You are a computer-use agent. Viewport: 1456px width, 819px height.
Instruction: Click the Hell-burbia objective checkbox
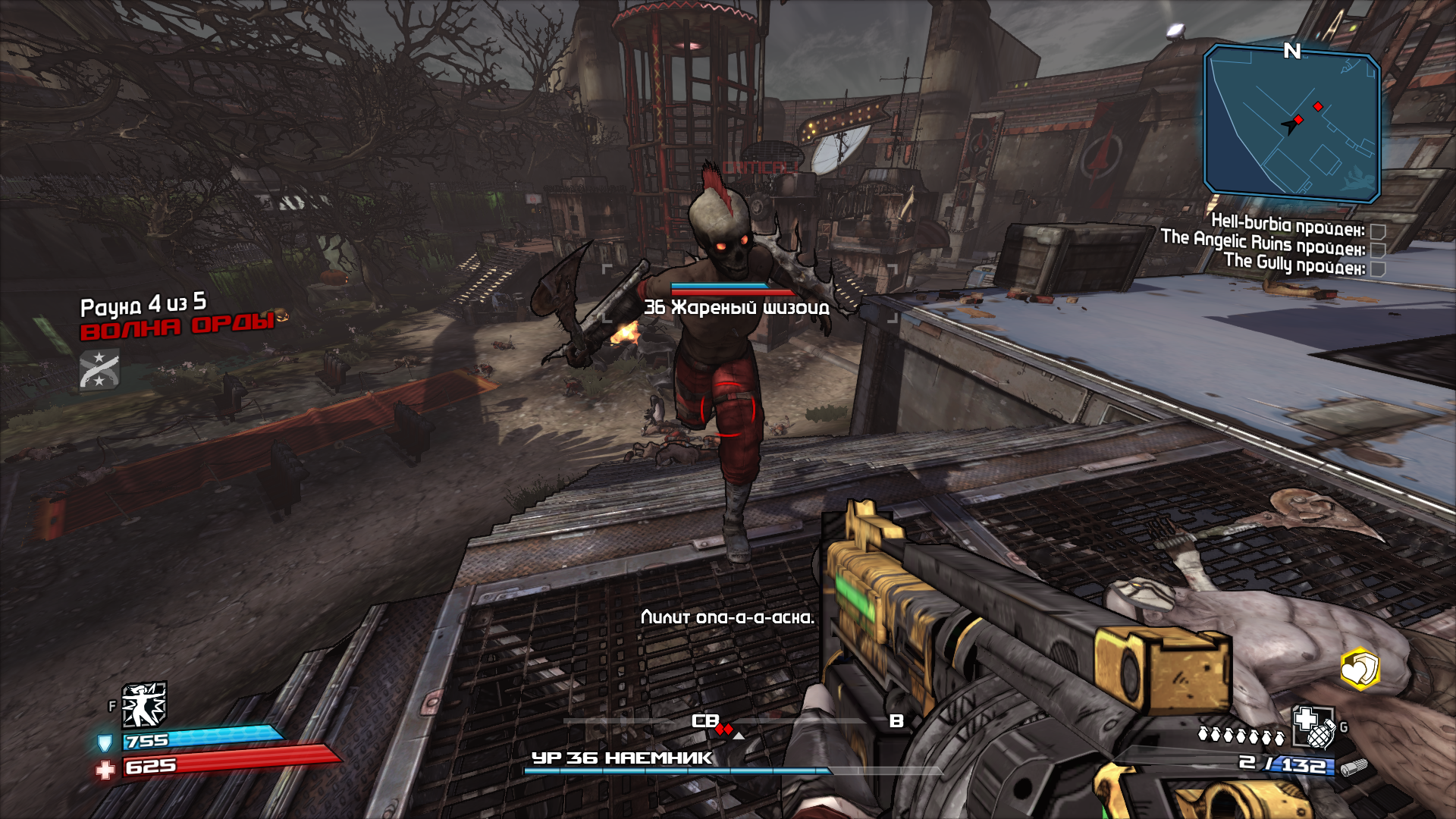click(1379, 231)
